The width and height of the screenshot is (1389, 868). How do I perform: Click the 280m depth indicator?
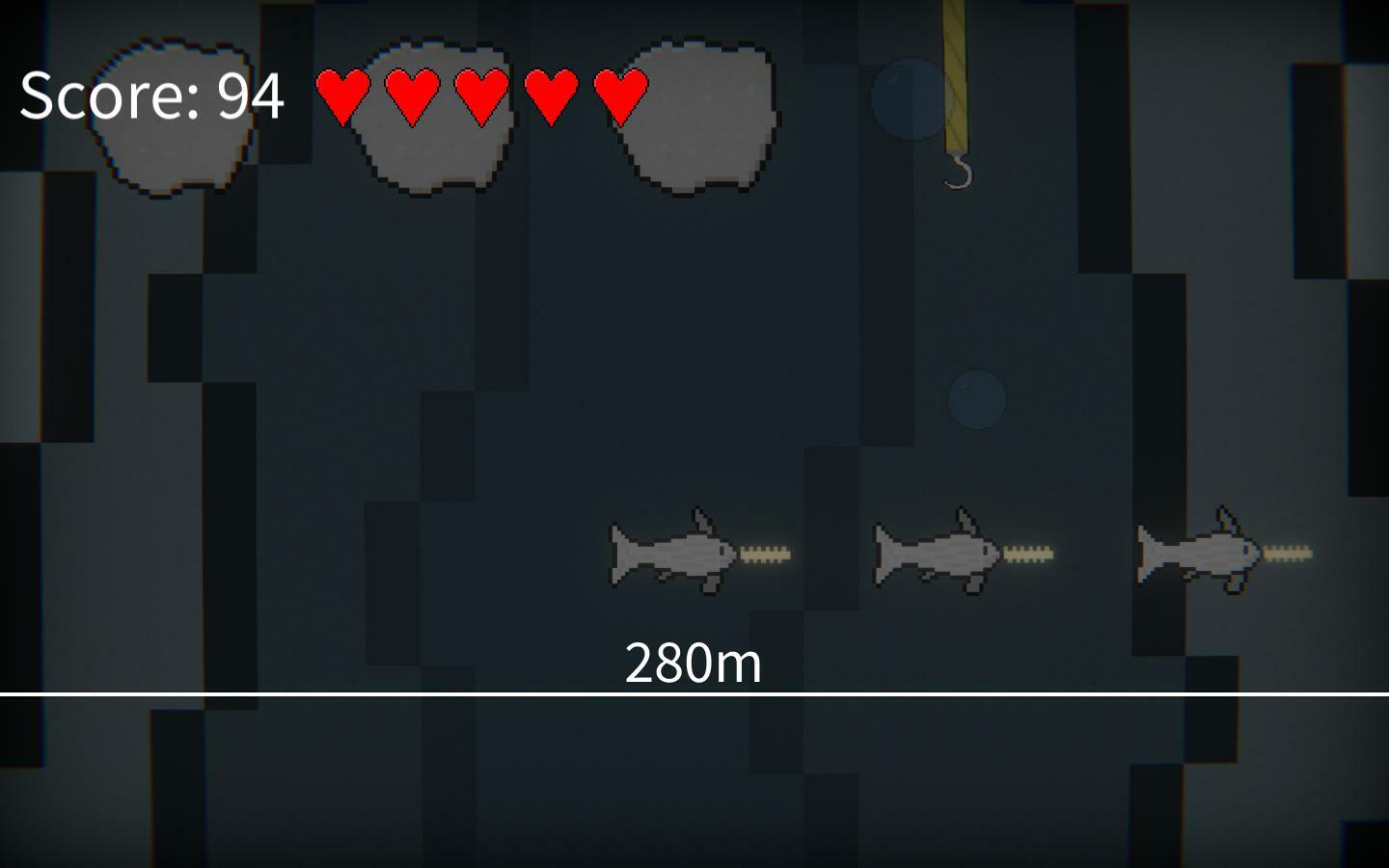pyautogui.click(x=693, y=661)
